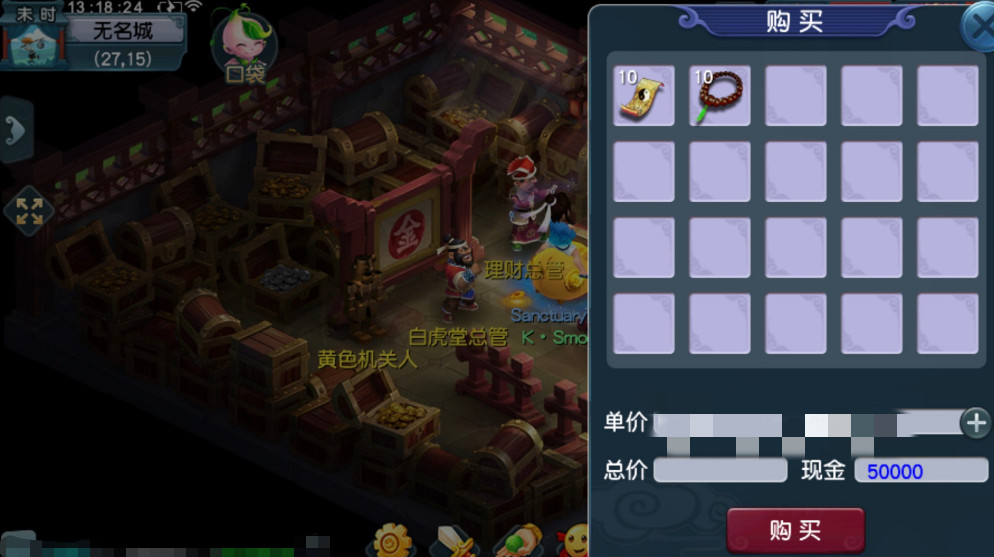Viewport: 994px width, 557px height.
Task: Increase quantity with the plus button
Action: point(975,423)
